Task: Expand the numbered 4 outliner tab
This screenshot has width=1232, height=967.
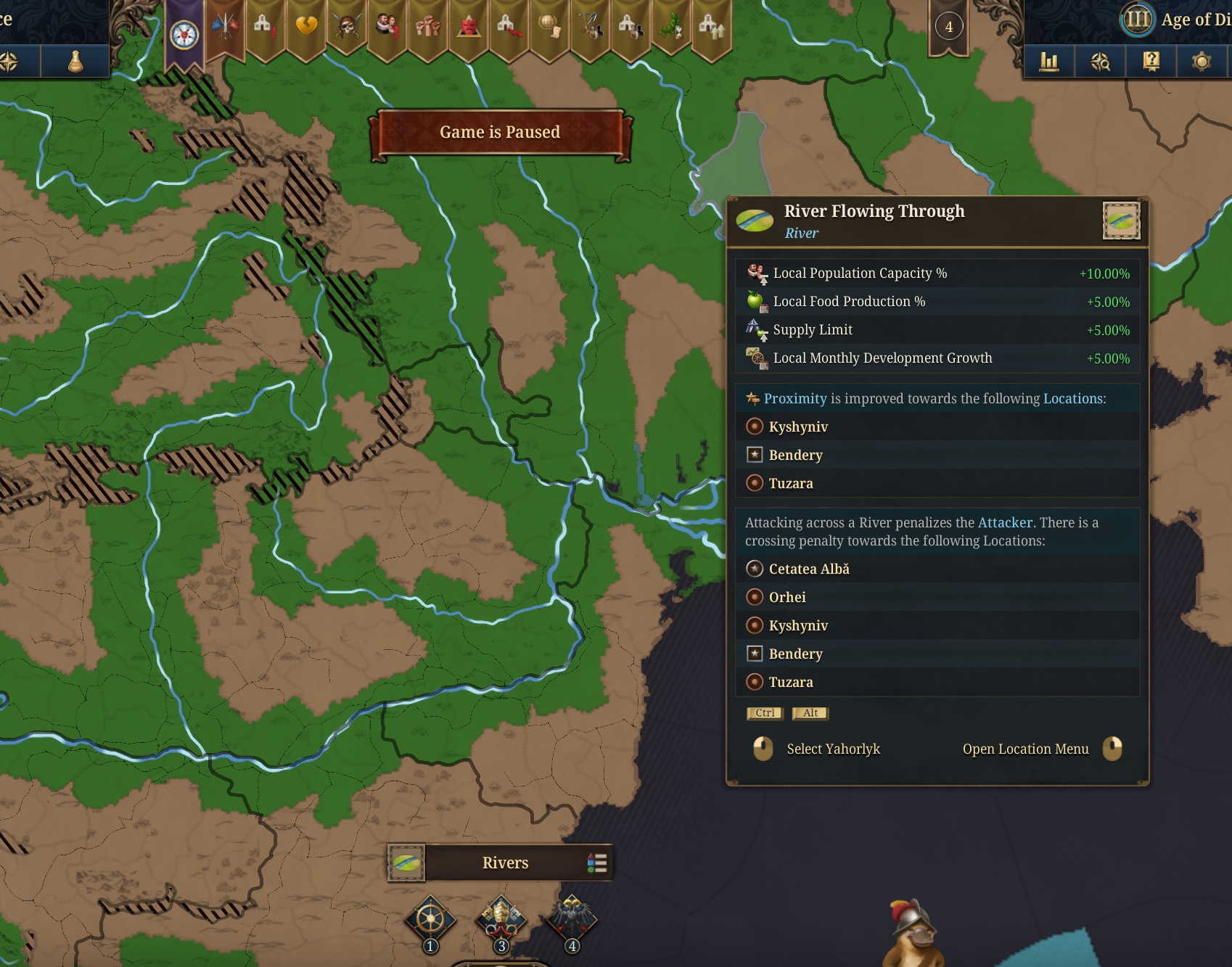Action: 948,27
